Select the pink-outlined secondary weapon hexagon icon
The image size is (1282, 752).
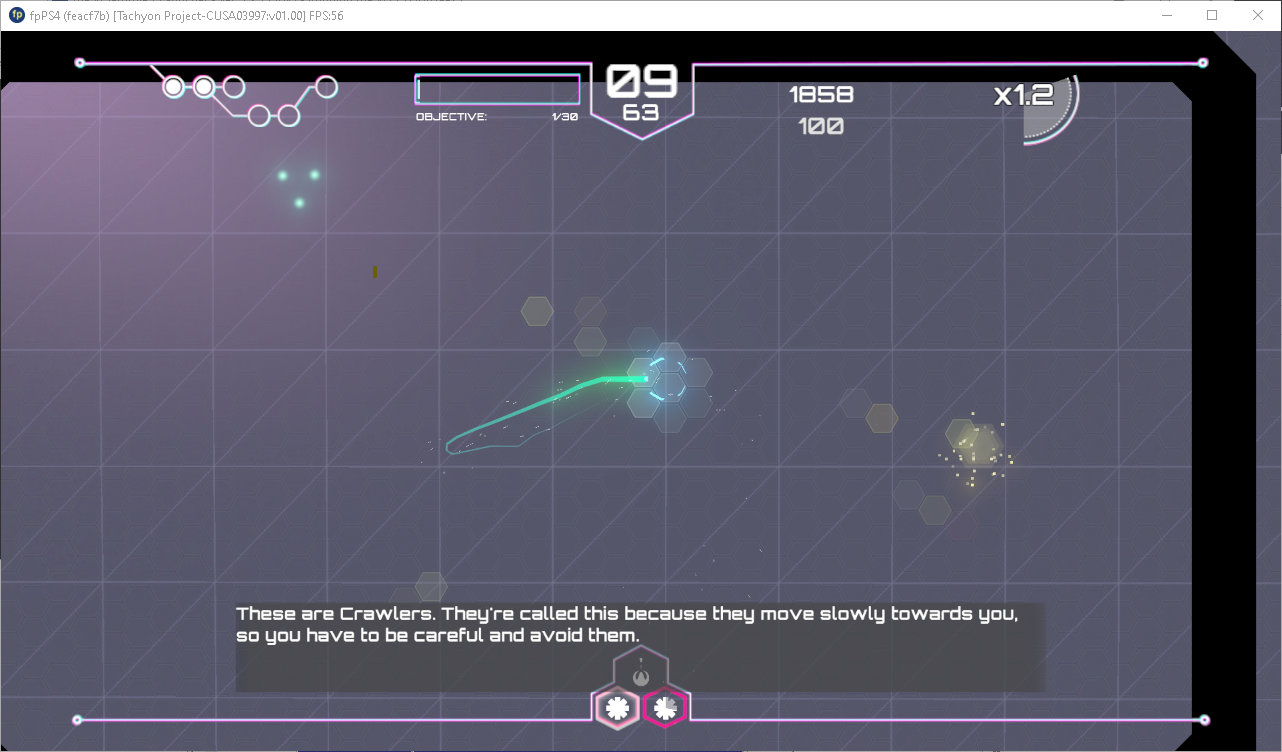664,708
